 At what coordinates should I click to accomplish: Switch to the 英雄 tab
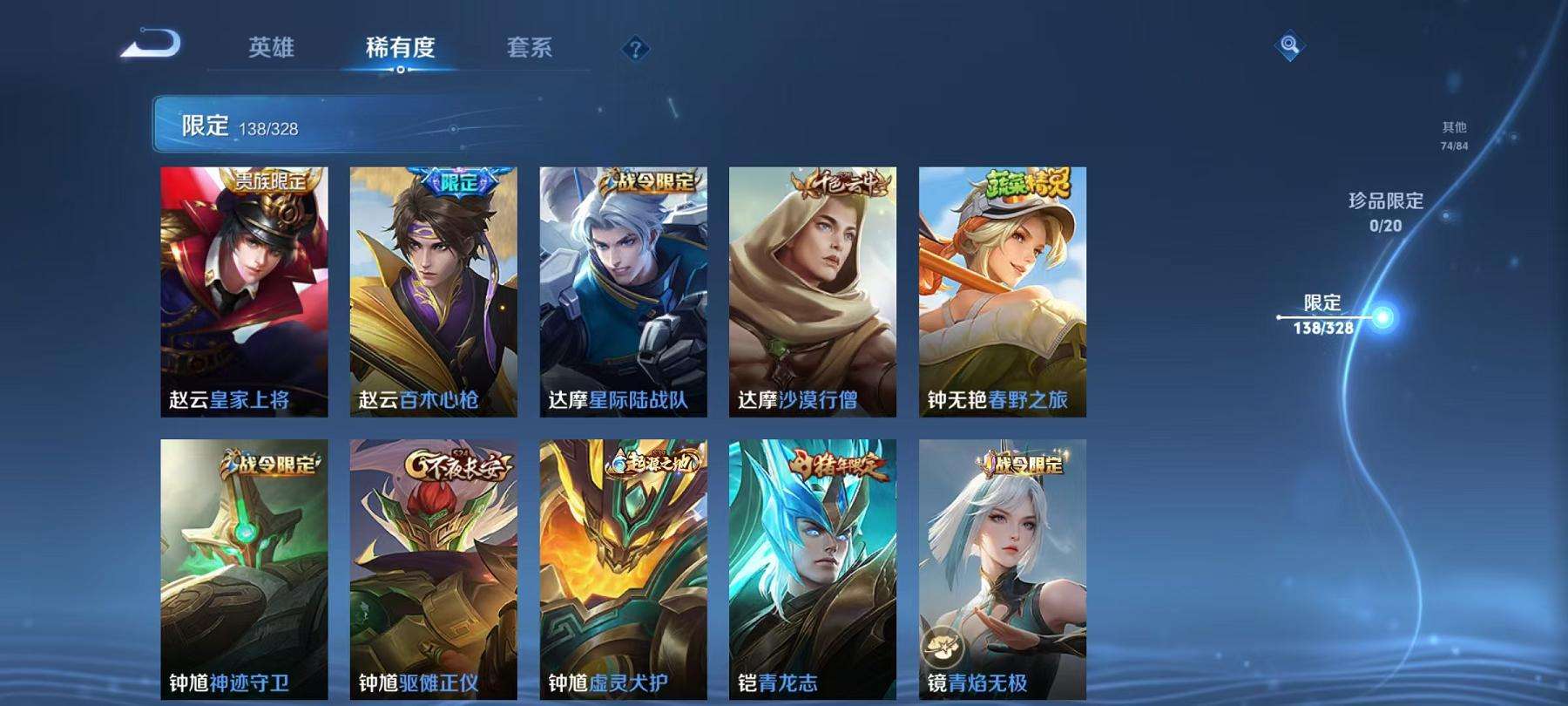[272, 50]
